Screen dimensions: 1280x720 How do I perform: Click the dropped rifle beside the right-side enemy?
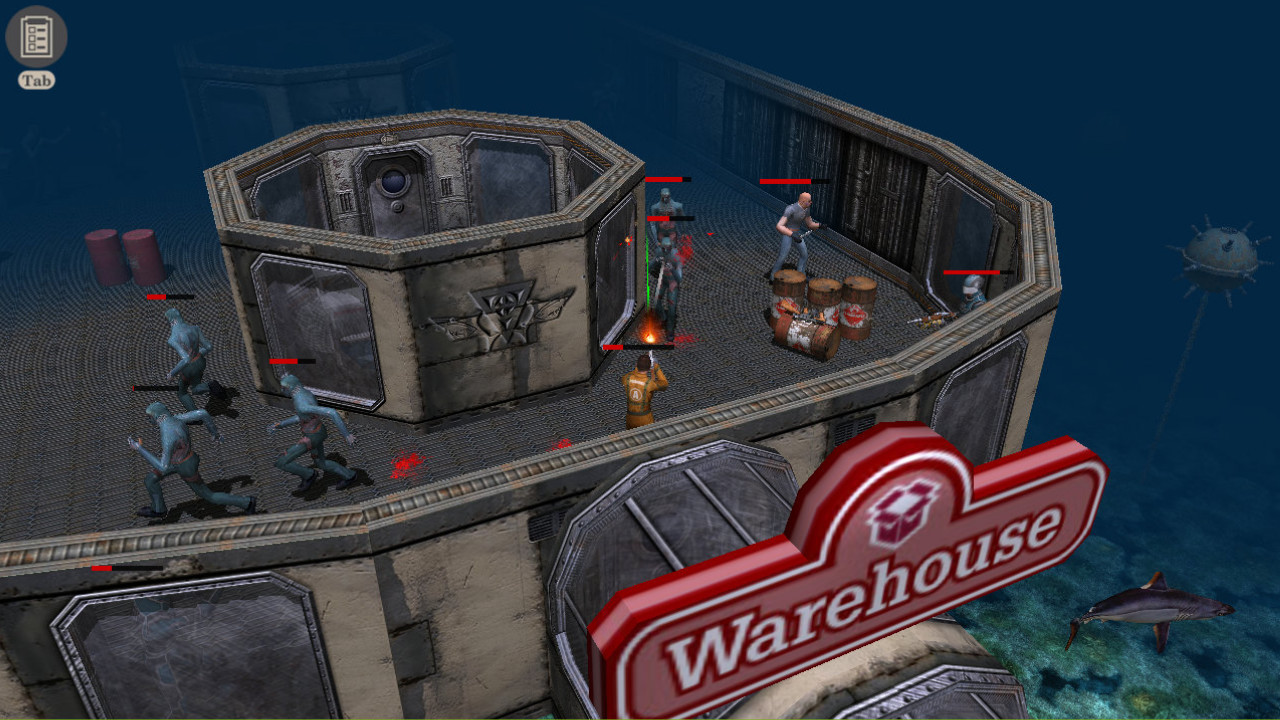[934, 318]
